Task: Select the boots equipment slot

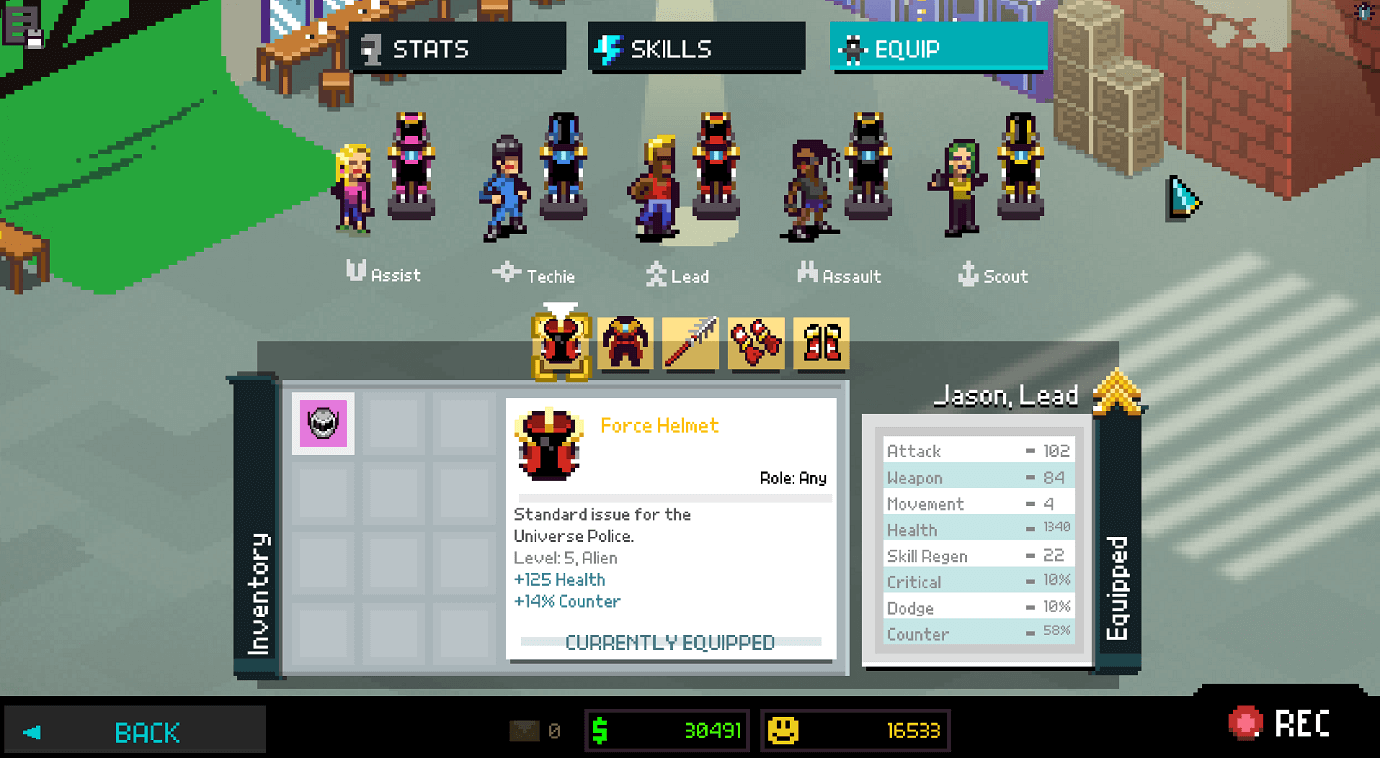Action: click(x=820, y=342)
